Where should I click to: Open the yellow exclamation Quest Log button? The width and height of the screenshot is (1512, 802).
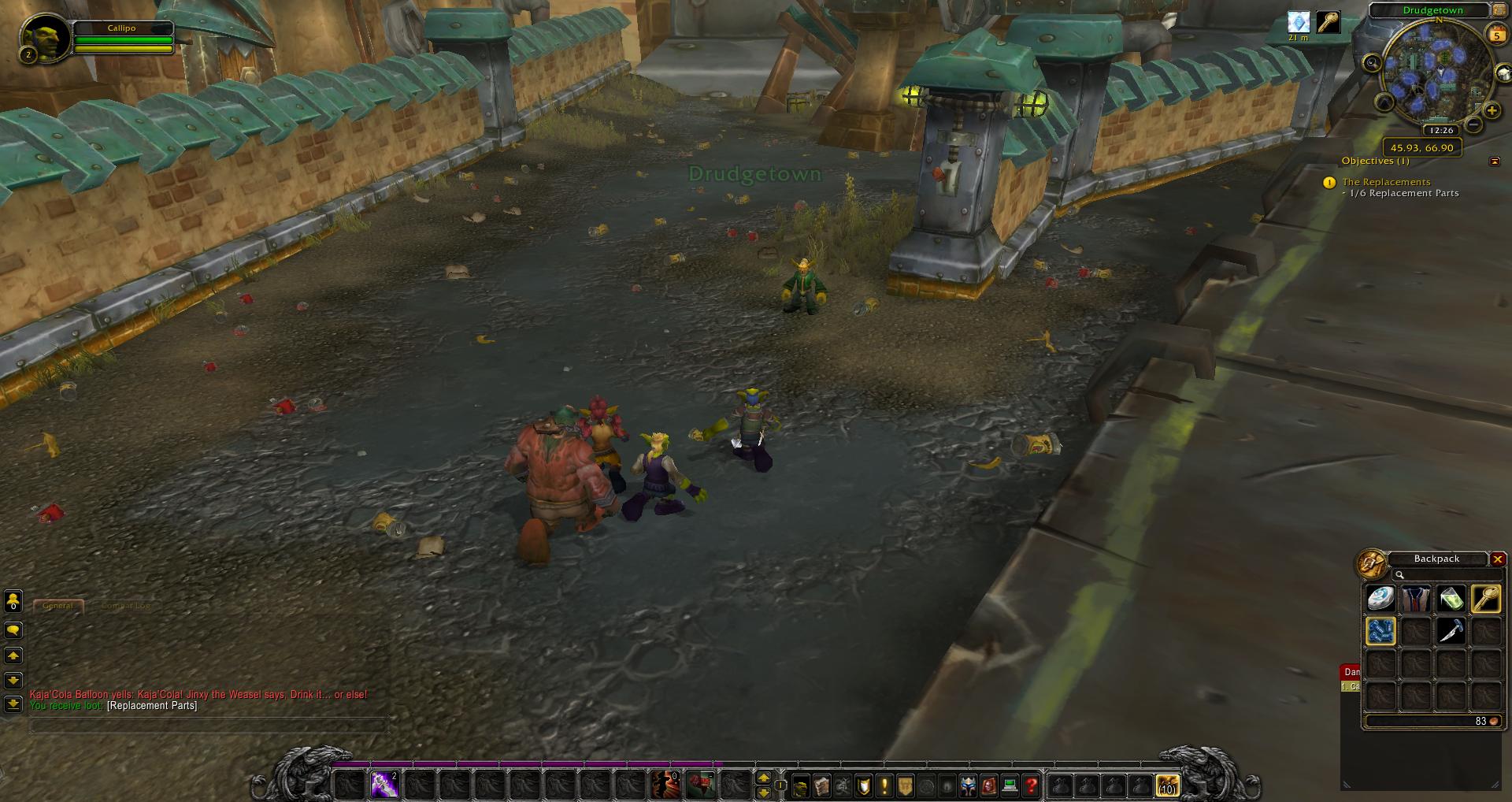click(x=884, y=785)
